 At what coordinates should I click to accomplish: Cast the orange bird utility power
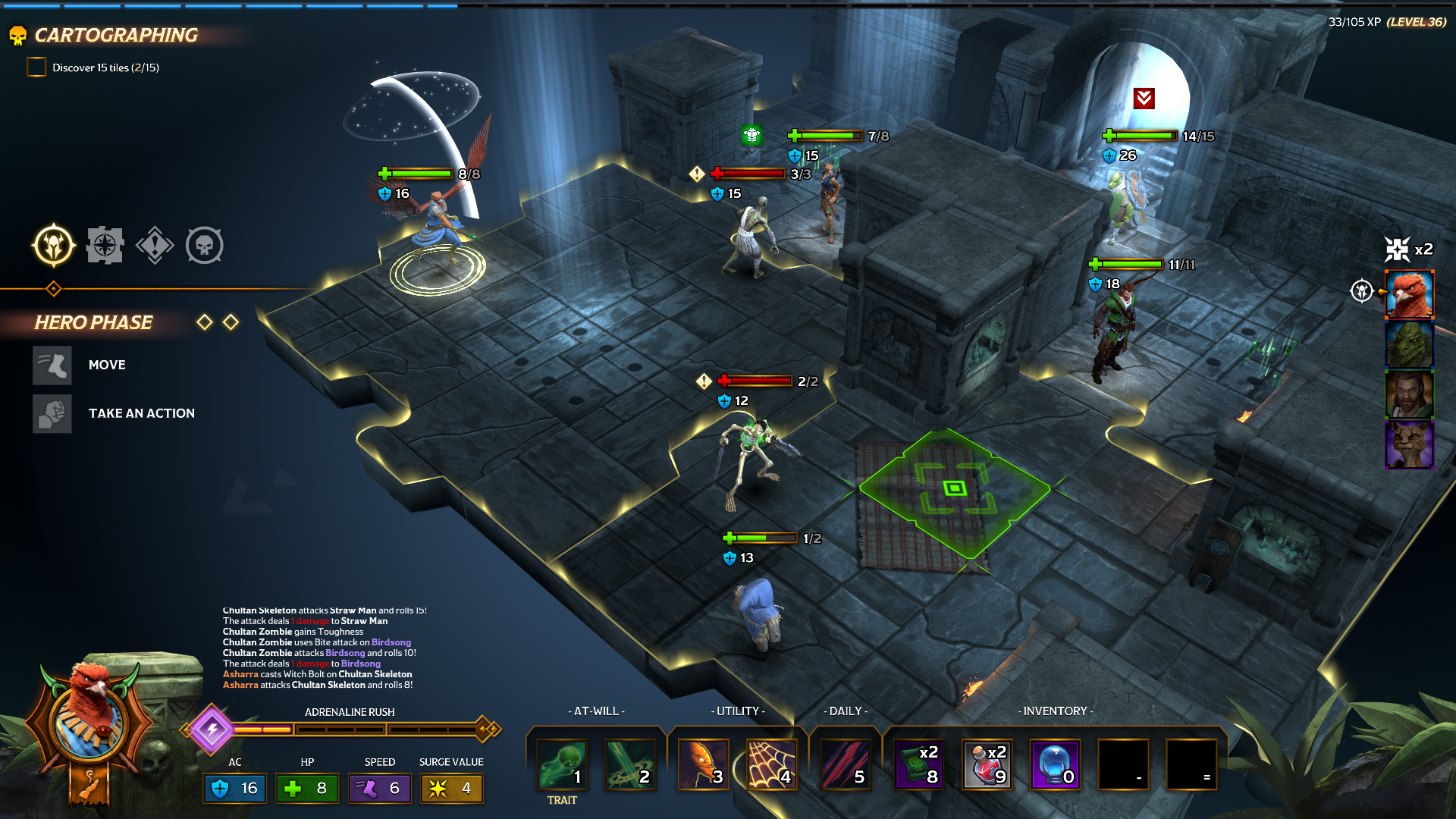pos(702,764)
